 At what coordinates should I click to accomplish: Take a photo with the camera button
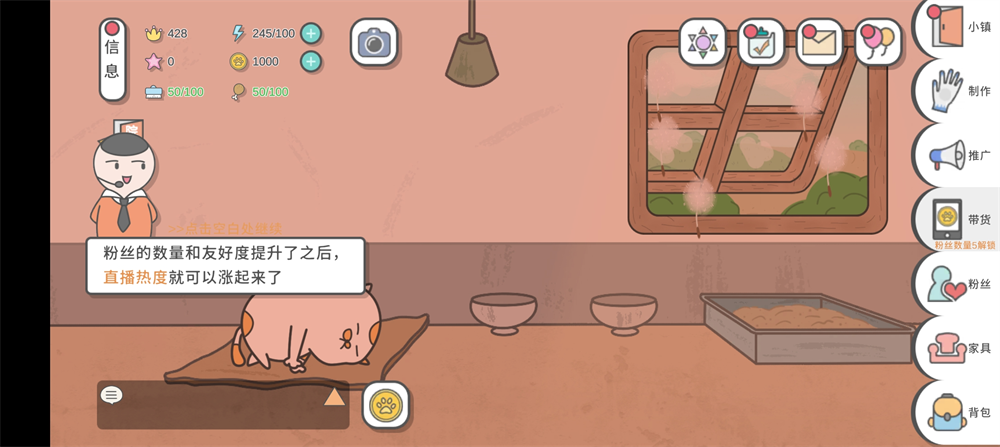(374, 42)
